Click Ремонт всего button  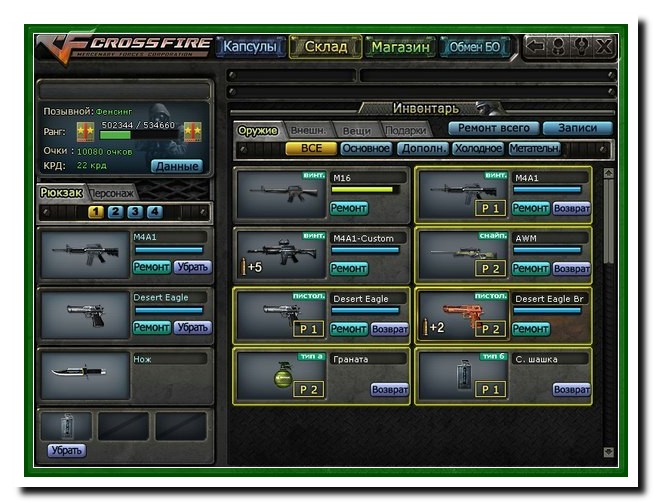coord(493,128)
